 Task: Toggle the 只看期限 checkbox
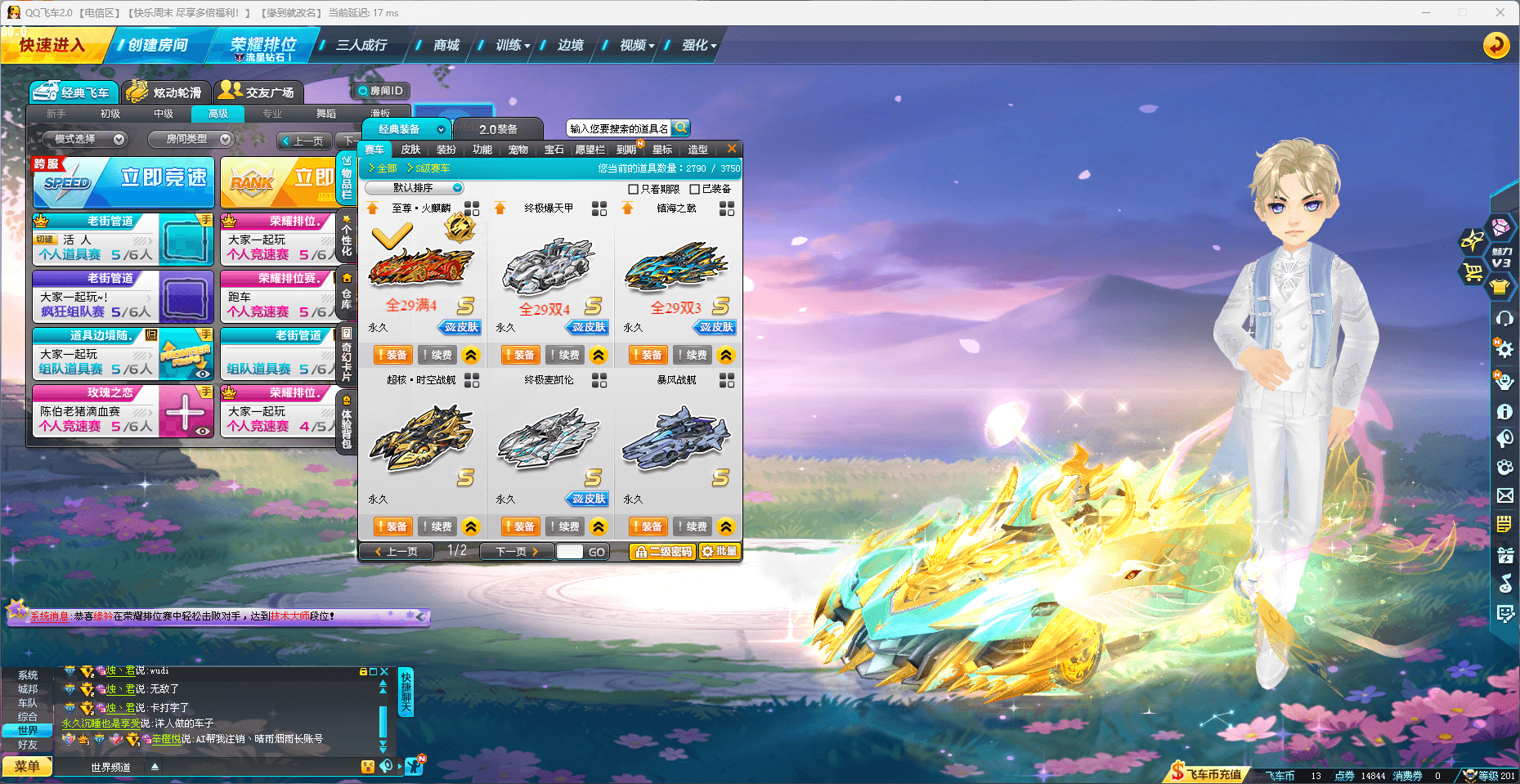point(633,189)
